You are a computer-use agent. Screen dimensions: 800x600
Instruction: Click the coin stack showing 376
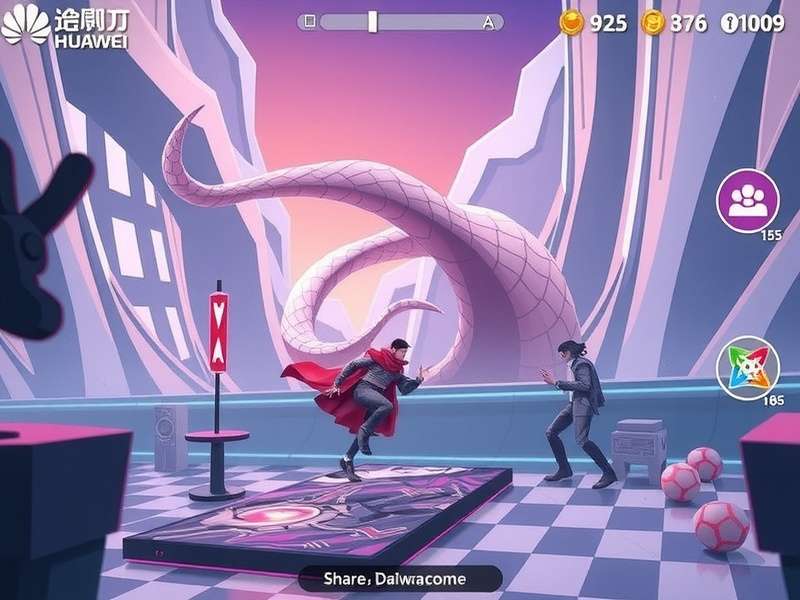pyautogui.click(x=652, y=22)
